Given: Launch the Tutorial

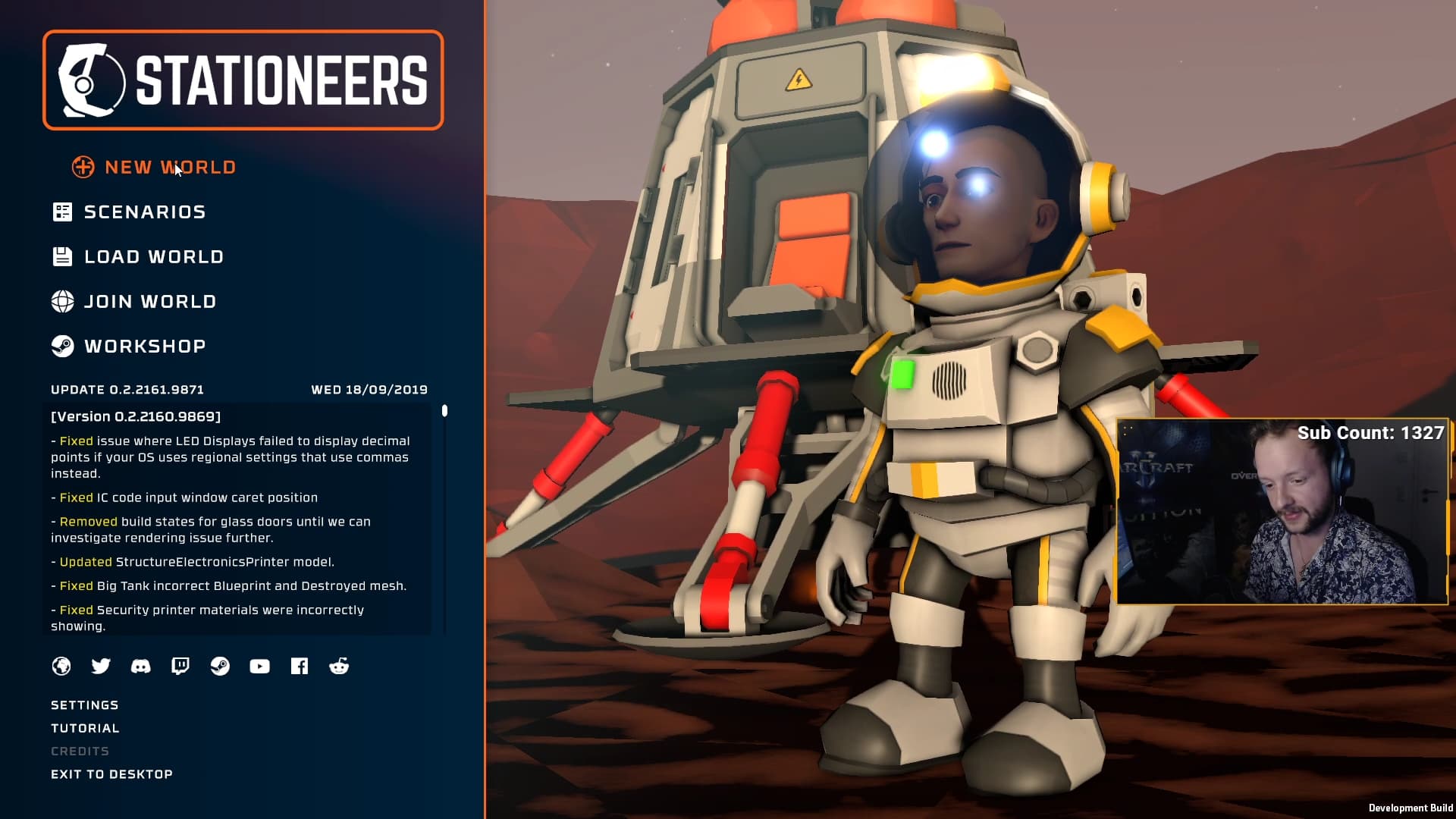Looking at the screenshot, I should (x=85, y=728).
